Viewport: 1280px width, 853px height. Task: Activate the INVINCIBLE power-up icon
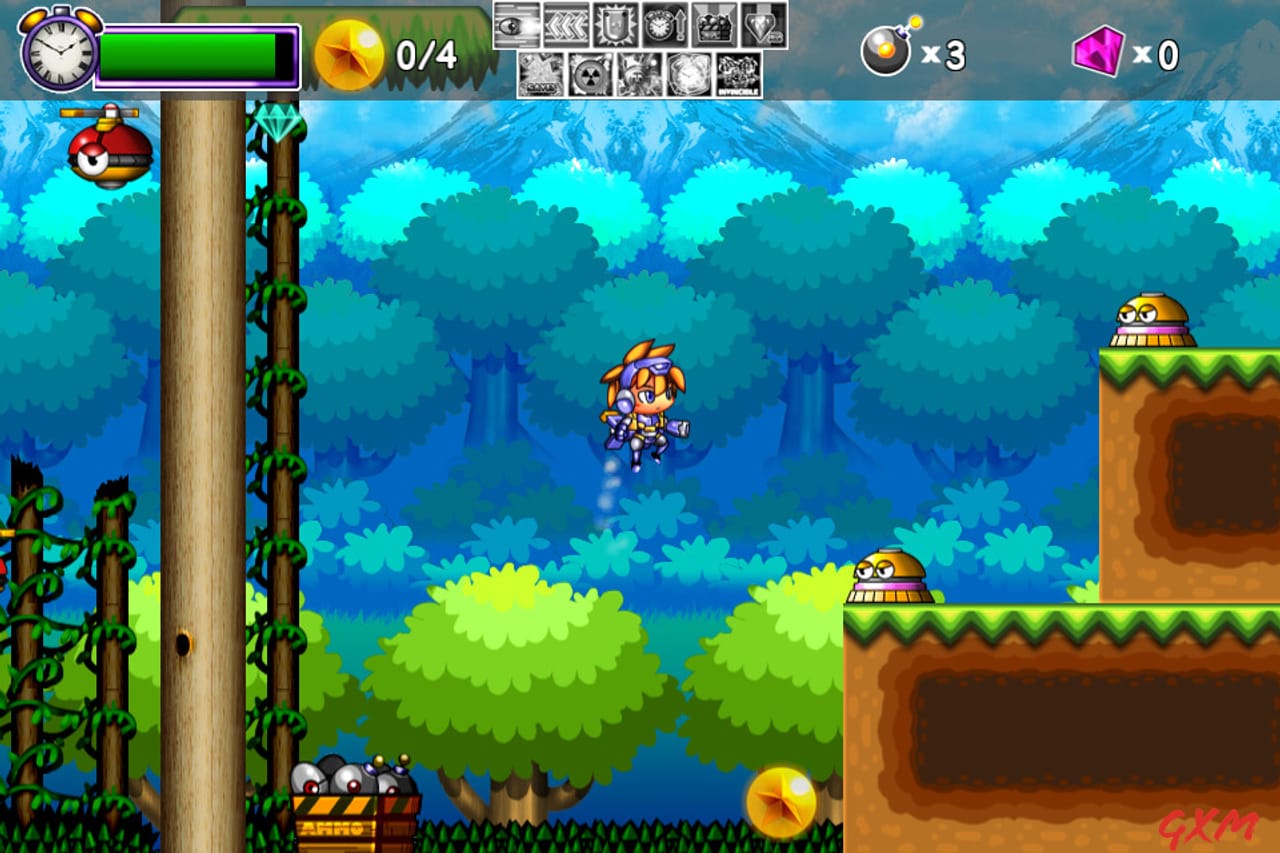tap(738, 74)
